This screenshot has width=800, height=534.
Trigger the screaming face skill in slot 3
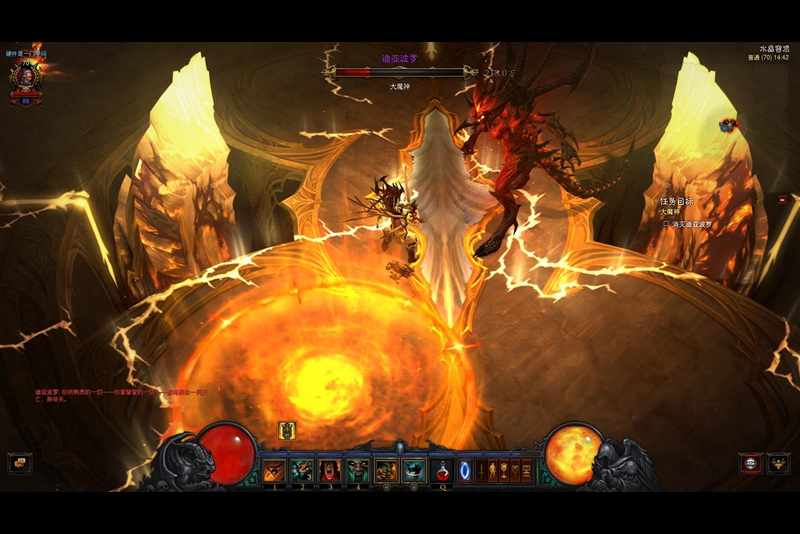click(x=330, y=470)
